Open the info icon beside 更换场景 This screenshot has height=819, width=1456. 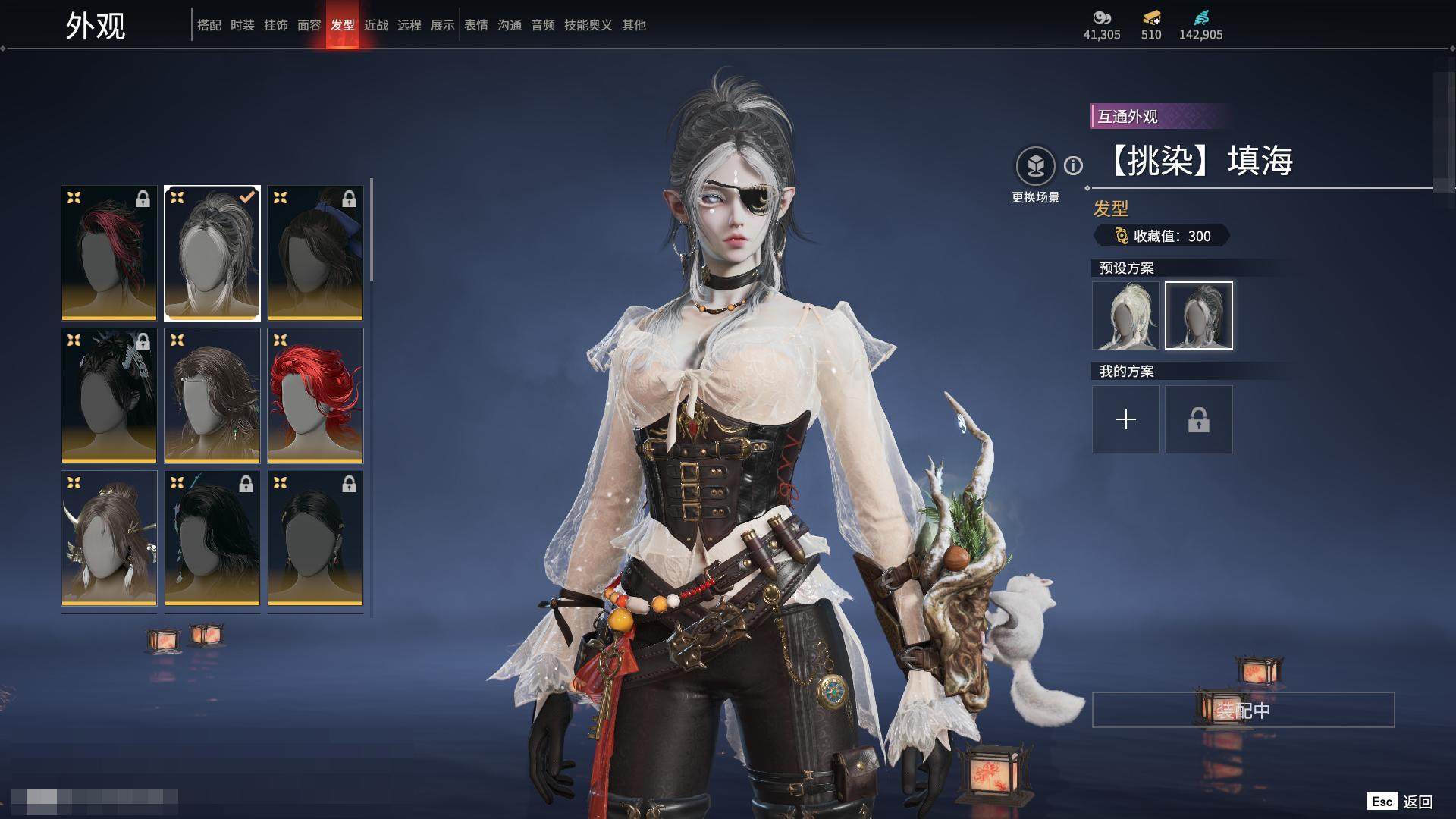[1073, 165]
